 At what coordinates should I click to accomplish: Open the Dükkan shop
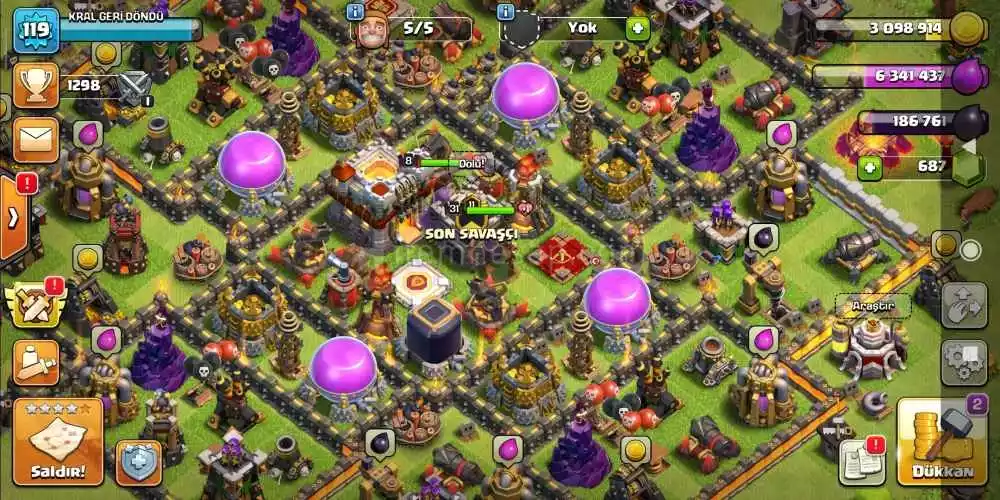[x=941, y=442]
